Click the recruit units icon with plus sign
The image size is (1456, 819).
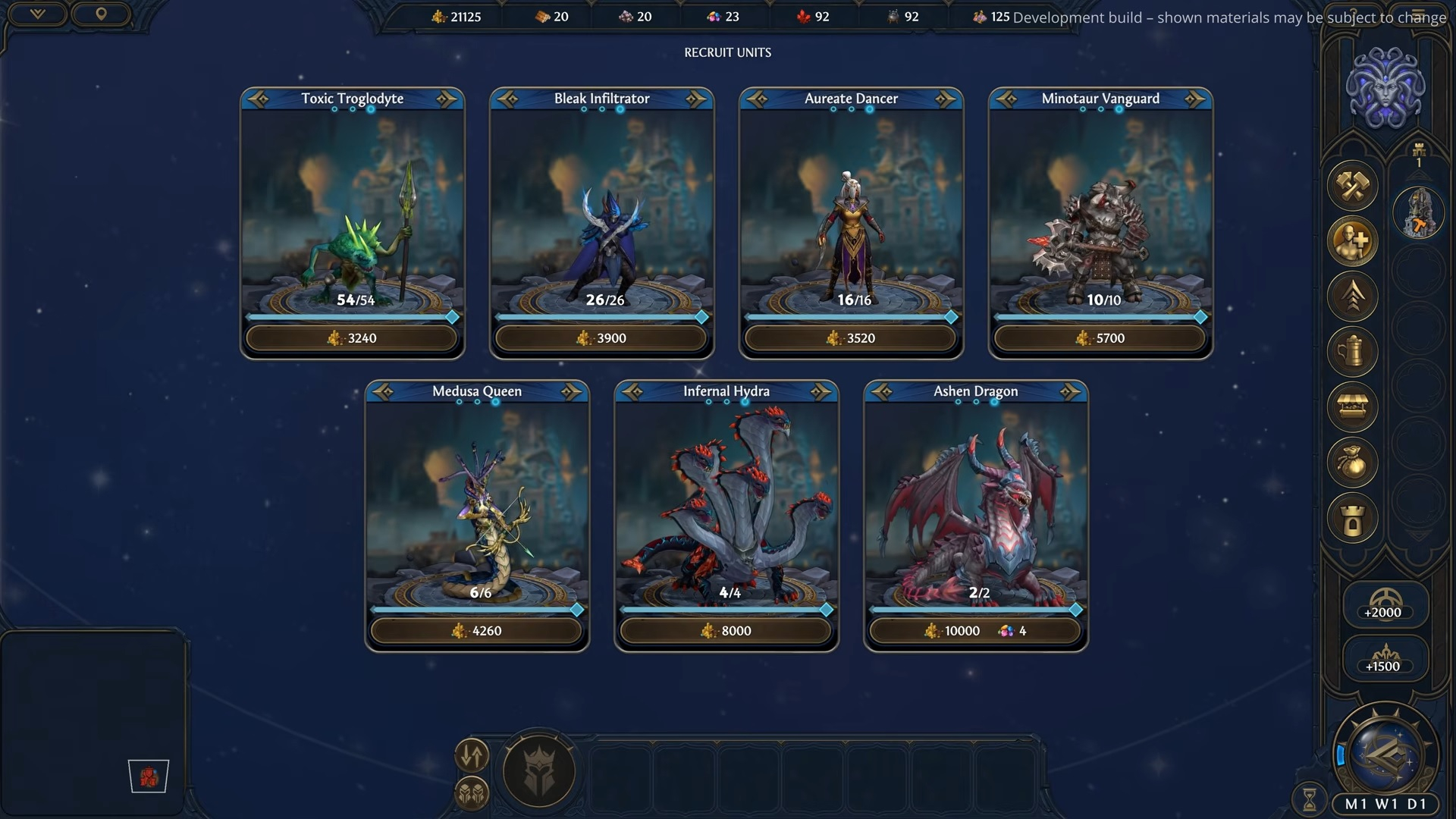pyautogui.click(x=1353, y=241)
